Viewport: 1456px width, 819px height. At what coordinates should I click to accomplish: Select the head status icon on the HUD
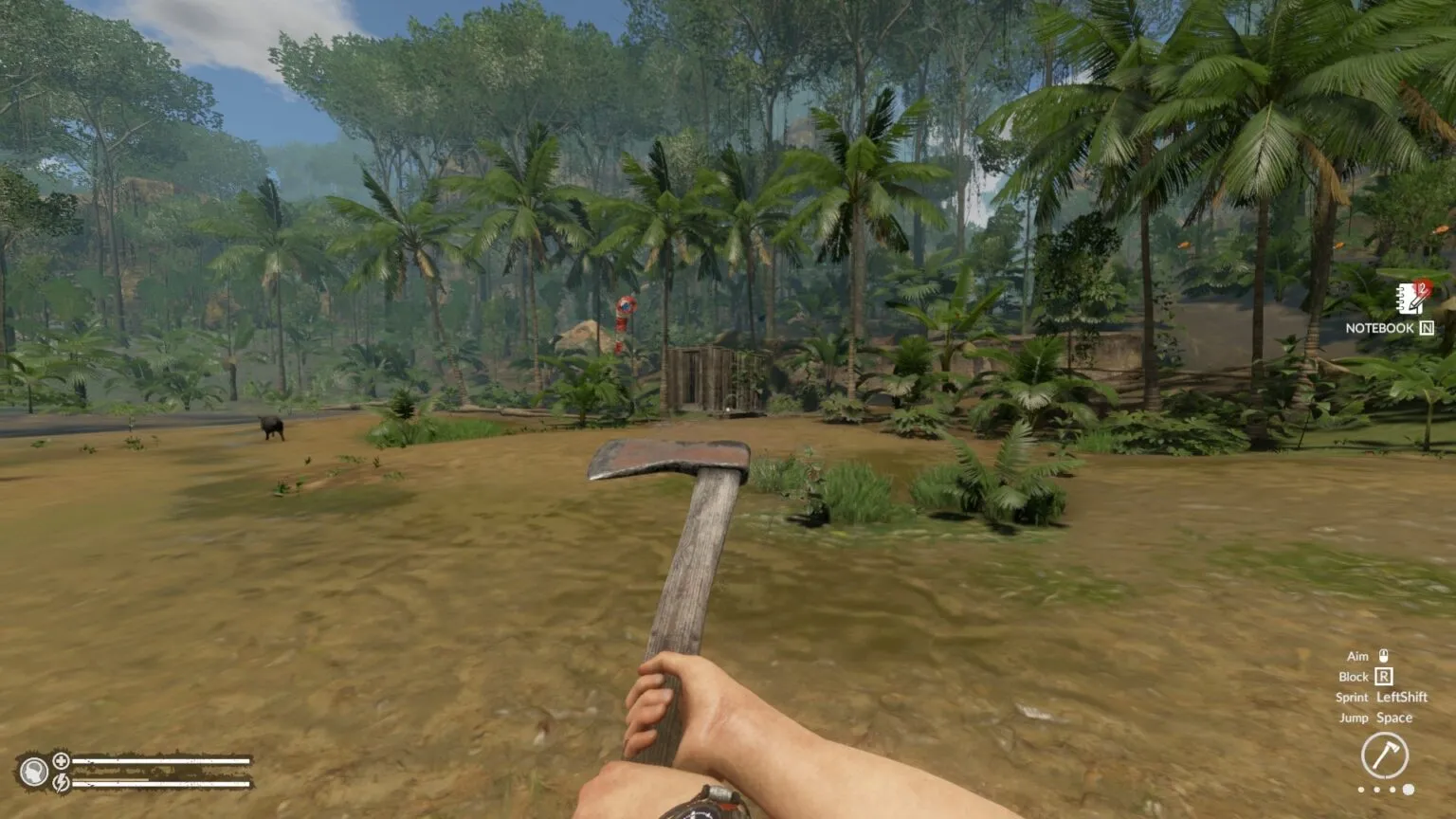coord(36,772)
